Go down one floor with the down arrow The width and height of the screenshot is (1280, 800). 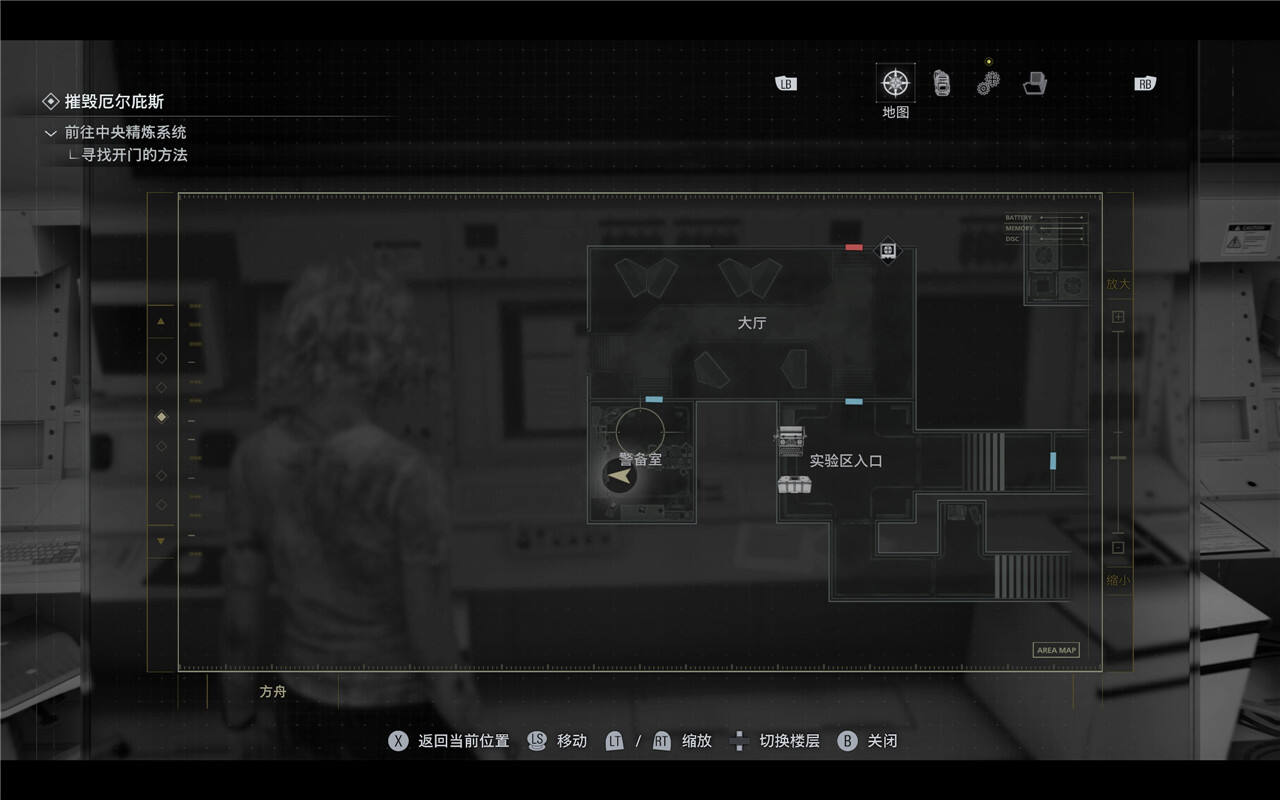click(x=161, y=541)
